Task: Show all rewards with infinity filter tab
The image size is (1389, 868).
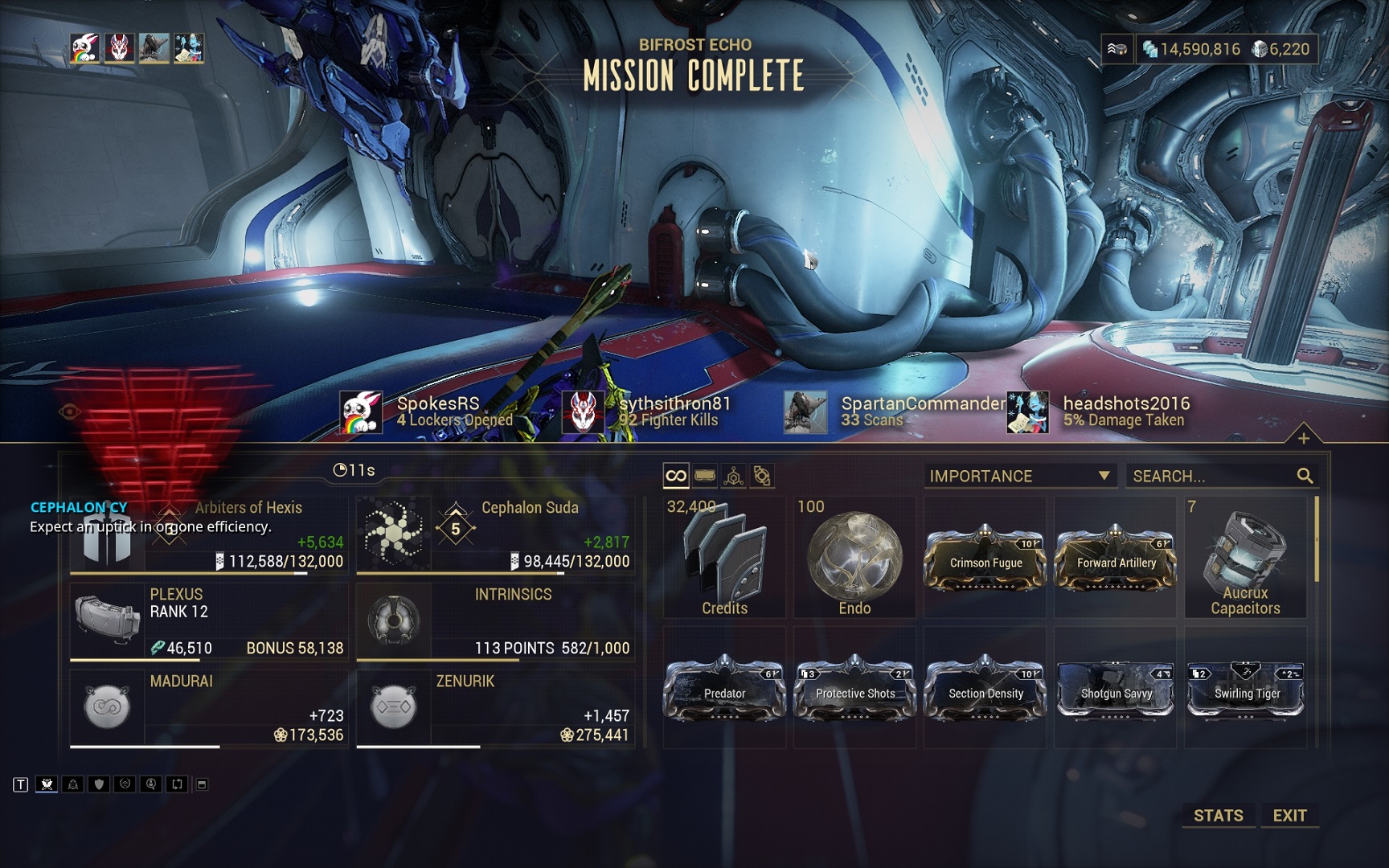Action: coord(676,476)
